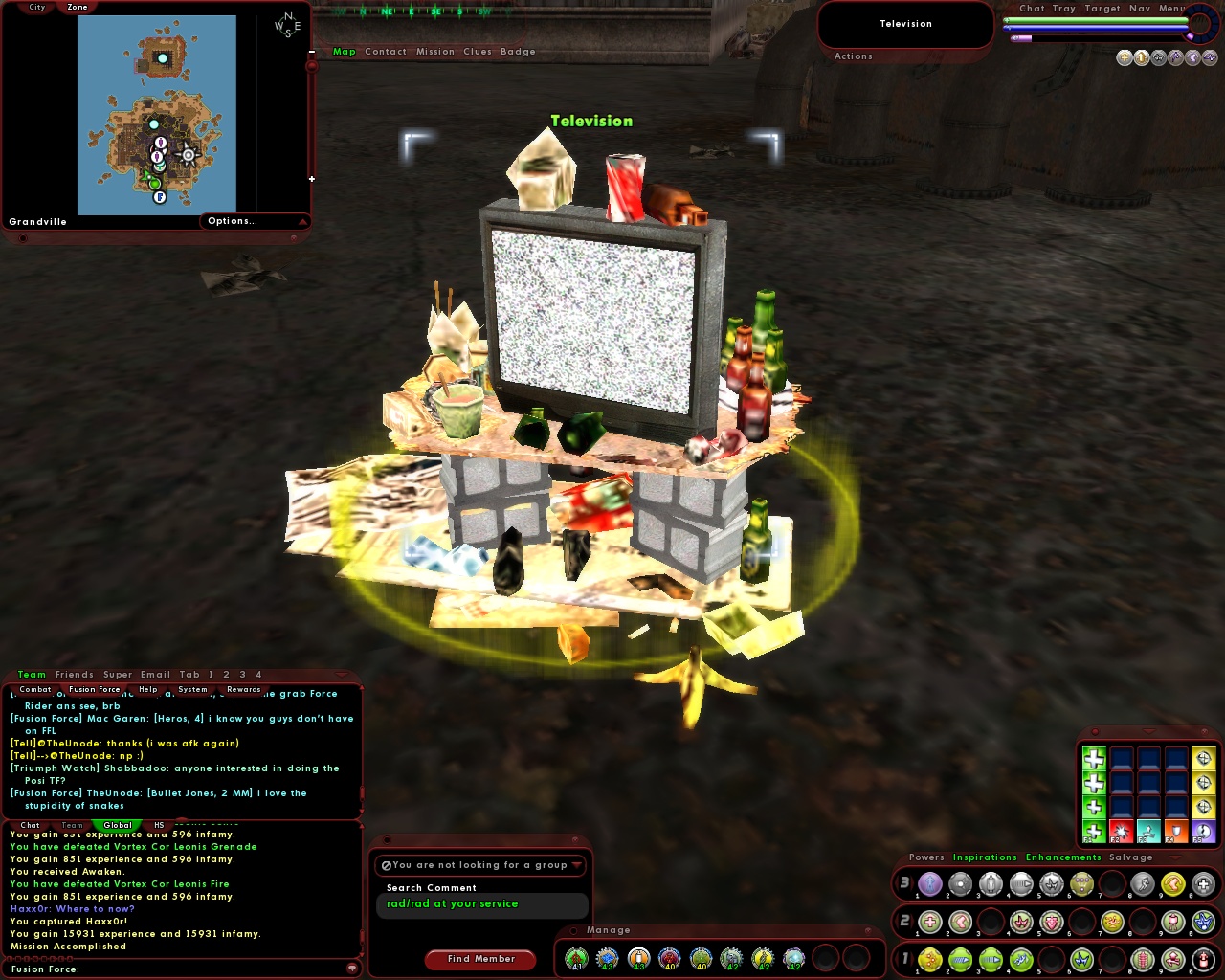This screenshot has width=1225, height=980.
Task: Click the Options button on the Grandville map
Action: [x=233, y=221]
